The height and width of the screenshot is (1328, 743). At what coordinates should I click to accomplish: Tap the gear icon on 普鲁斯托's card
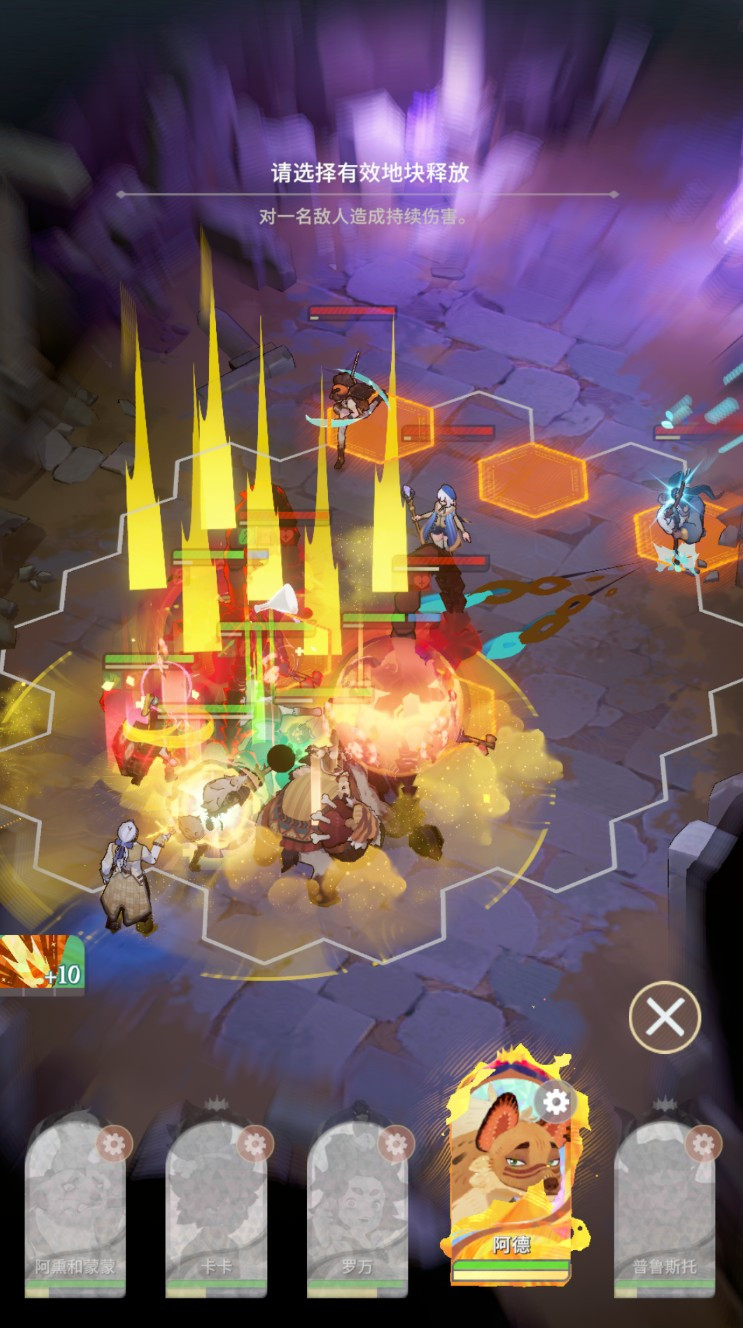point(704,1143)
